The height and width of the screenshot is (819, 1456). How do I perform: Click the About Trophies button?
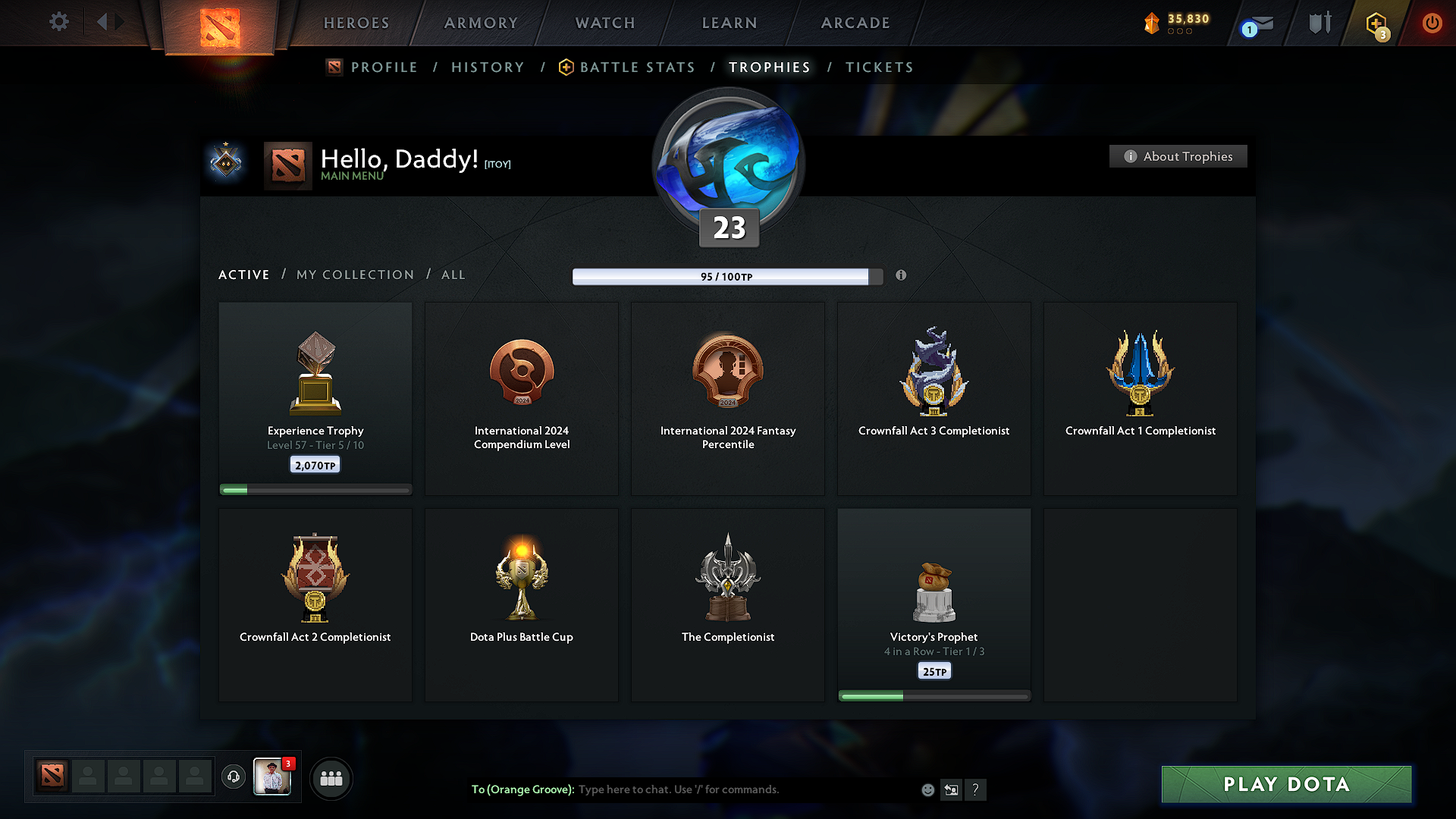(x=1178, y=156)
